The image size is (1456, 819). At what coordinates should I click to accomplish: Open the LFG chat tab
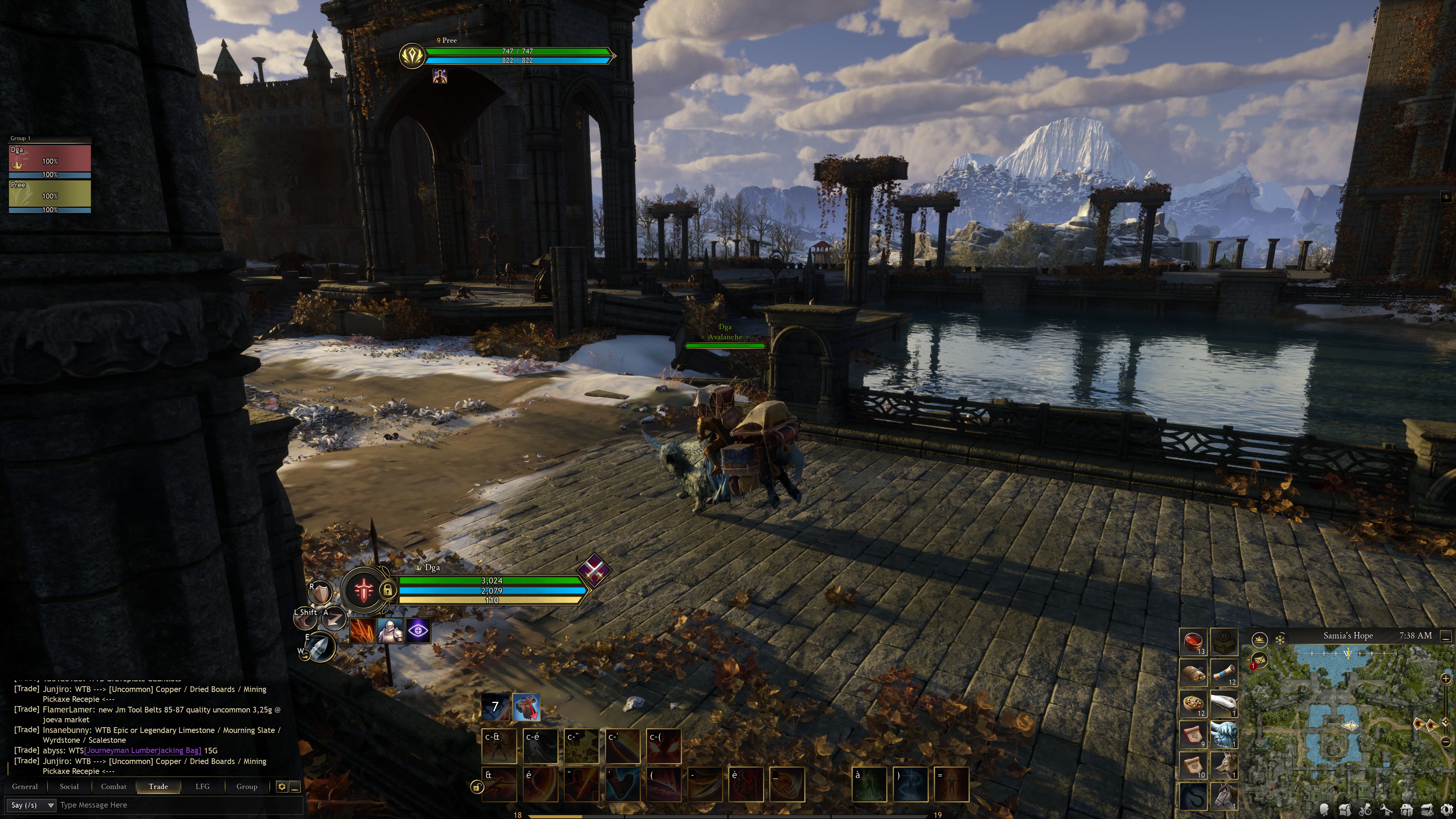202,786
